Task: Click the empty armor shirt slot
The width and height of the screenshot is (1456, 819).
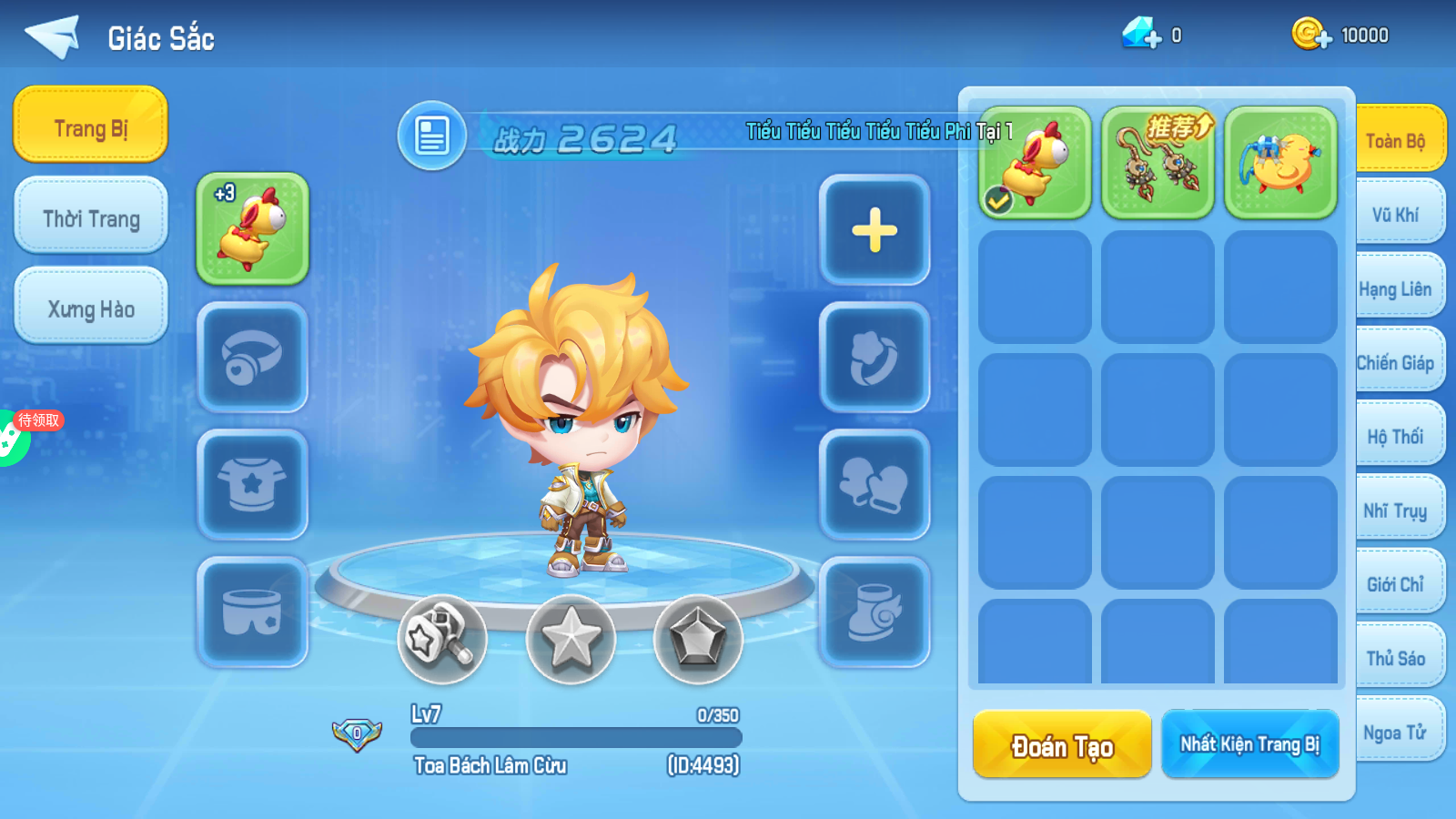Action: pyautogui.click(x=253, y=484)
